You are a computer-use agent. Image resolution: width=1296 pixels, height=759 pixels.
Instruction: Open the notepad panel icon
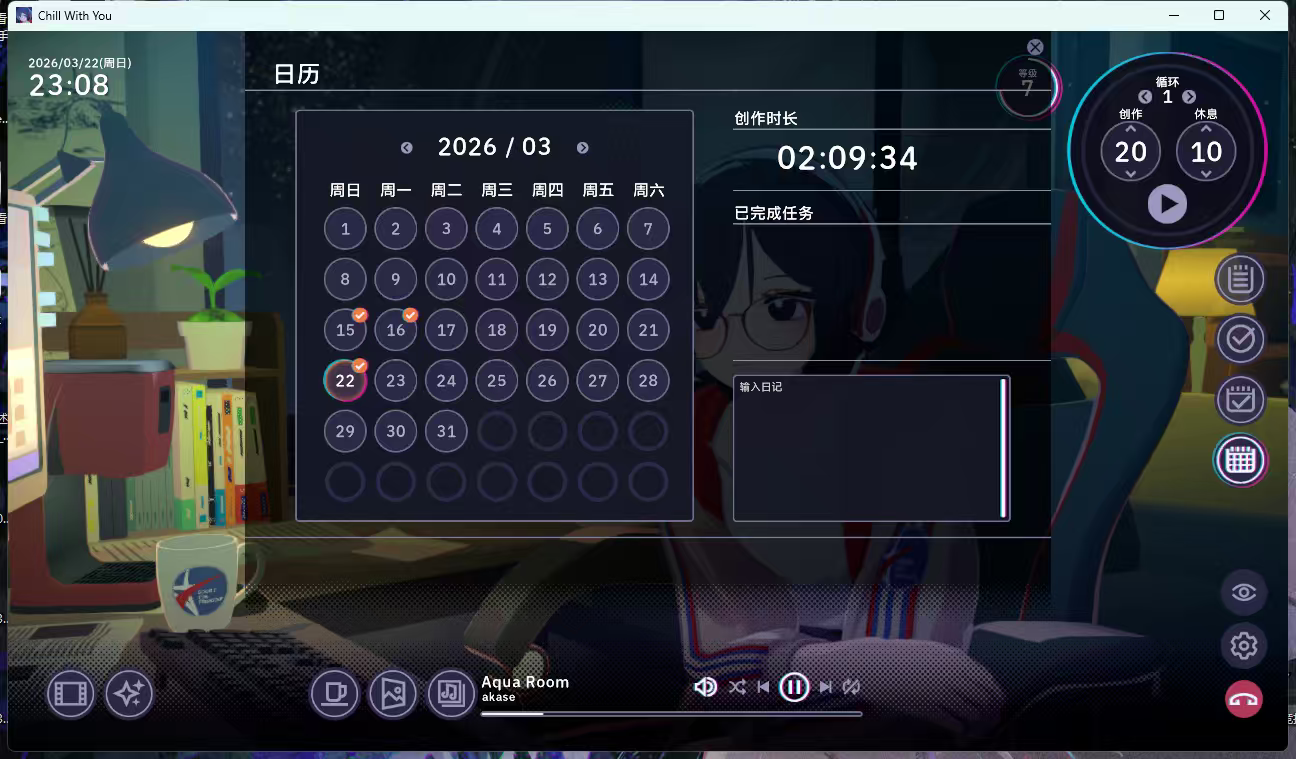[x=1240, y=279]
